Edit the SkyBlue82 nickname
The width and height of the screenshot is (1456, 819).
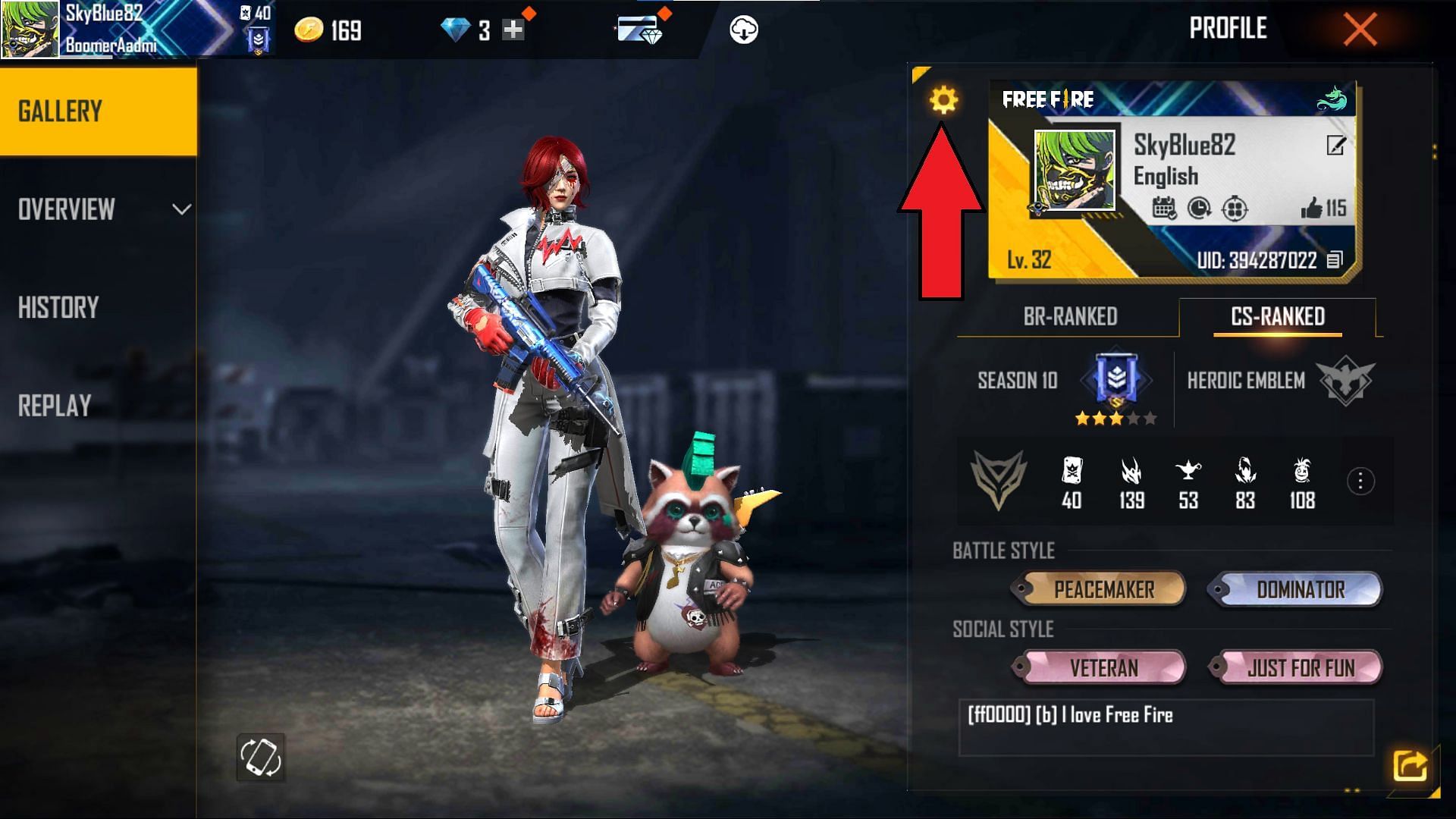1335,145
